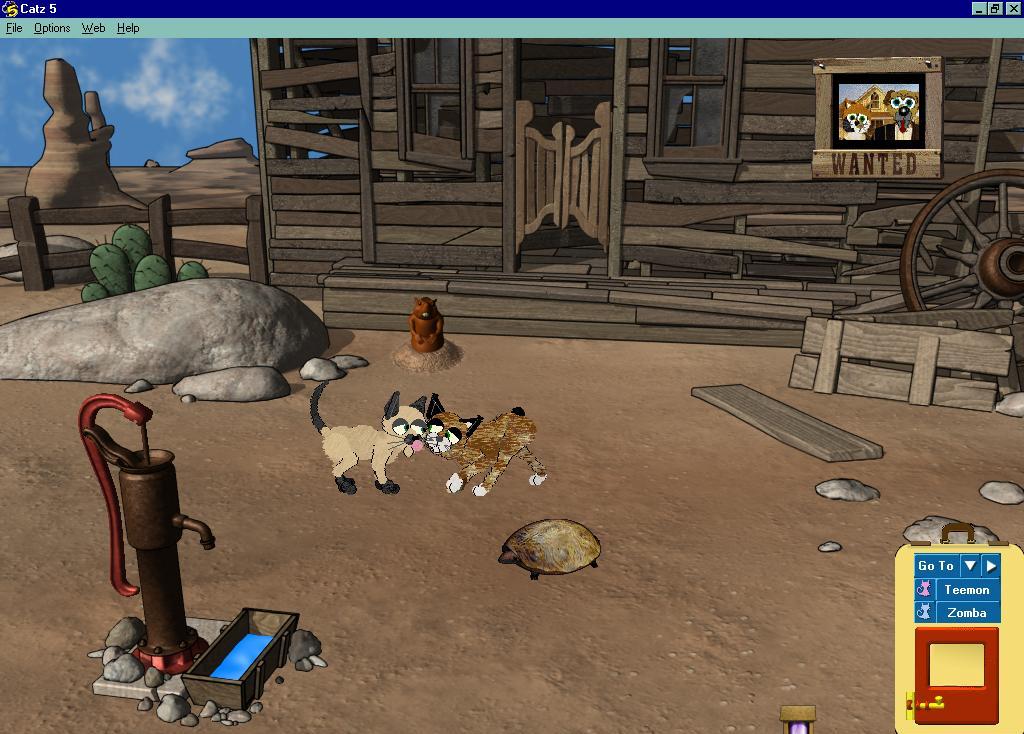1024x734 pixels.
Task: Open the Help menu
Action: (x=128, y=28)
